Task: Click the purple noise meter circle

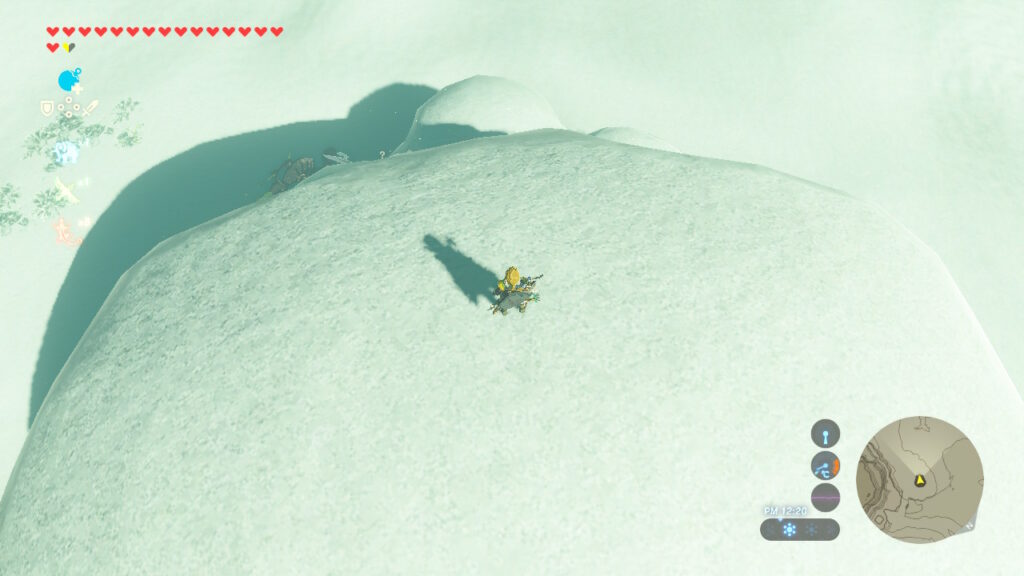Action: [x=825, y=497]
